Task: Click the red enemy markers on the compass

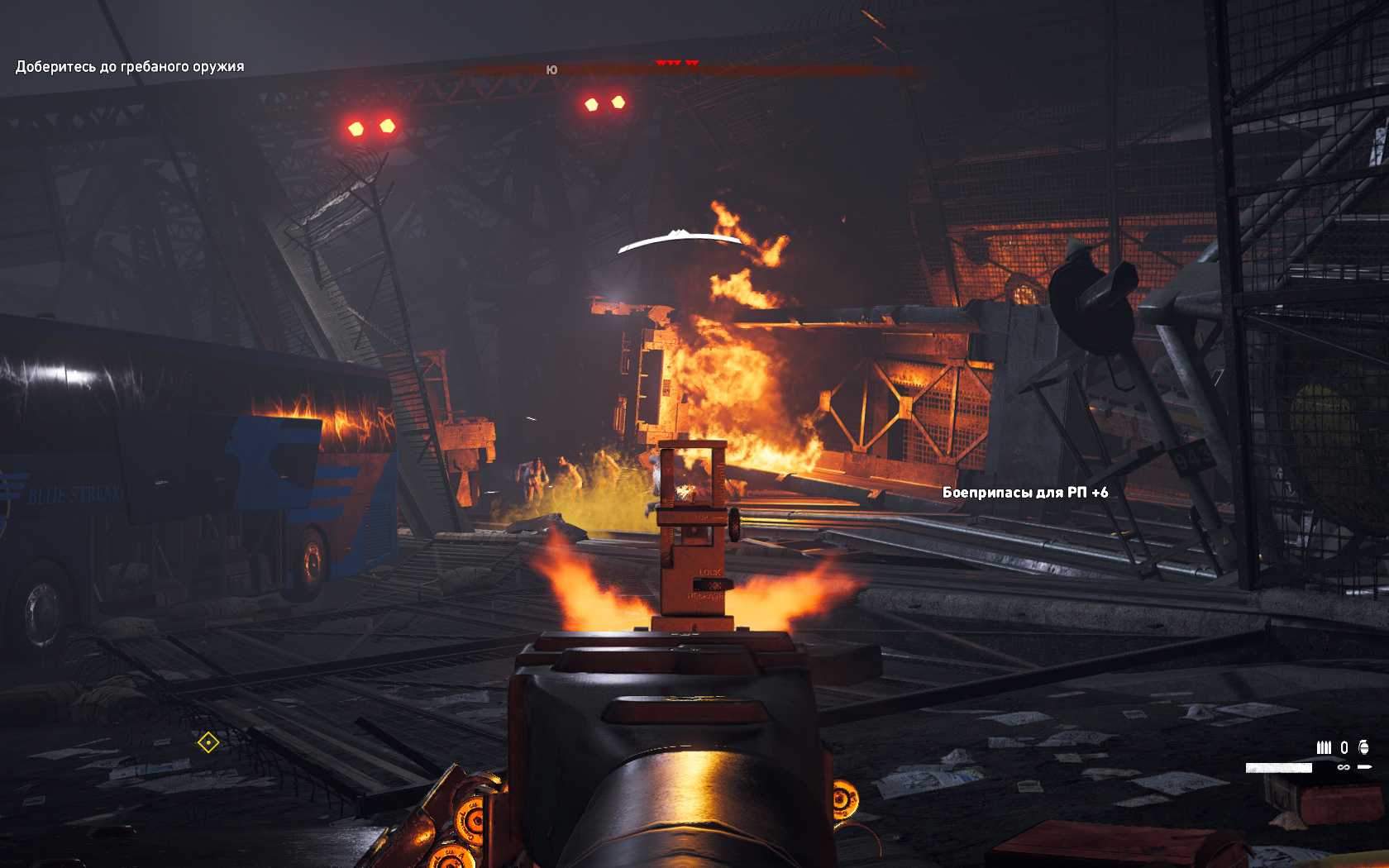Action: 677,63
